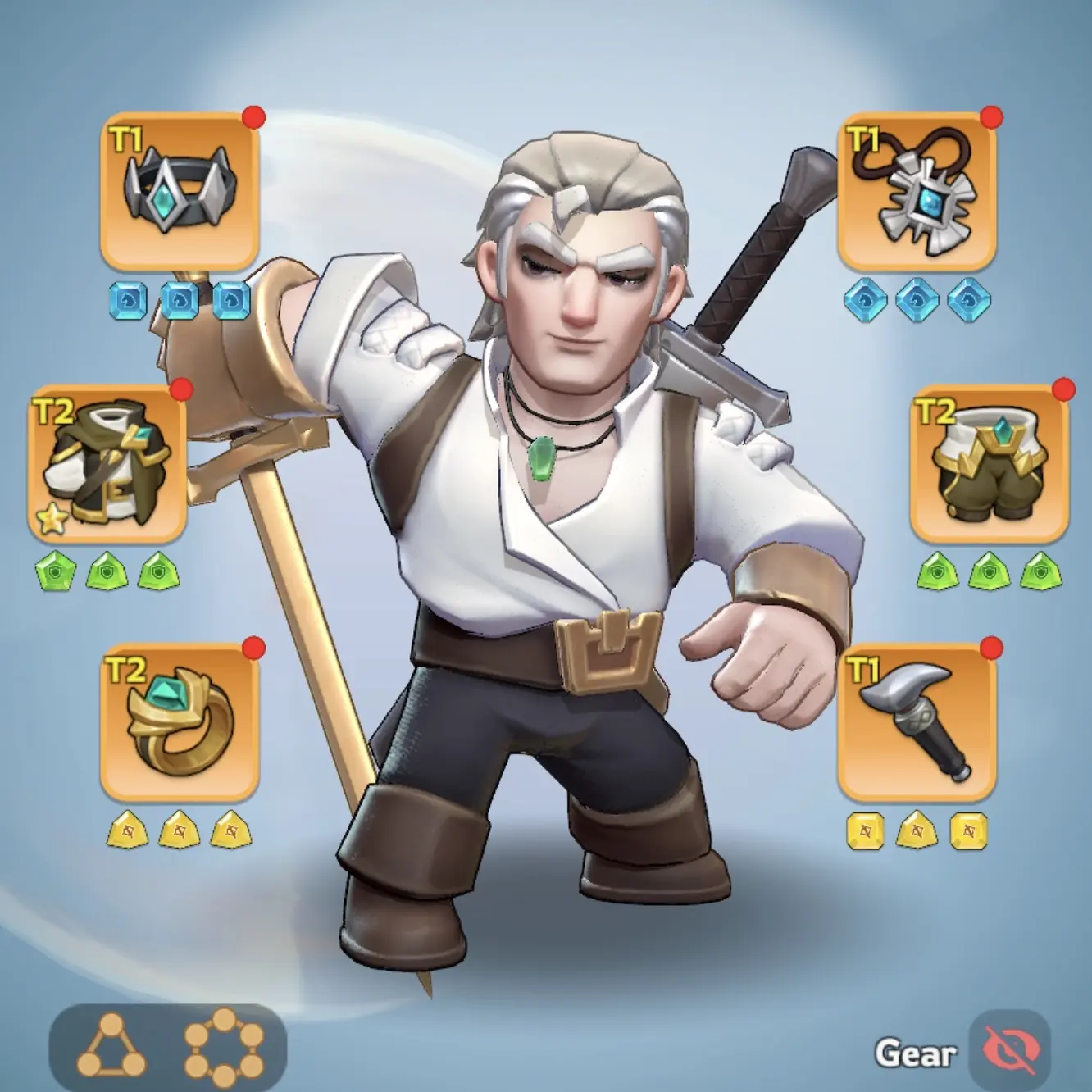Select the T1 crown helmet slot
The width and height of the screenshot is (1092, 1092).
(x=180, y=191)
